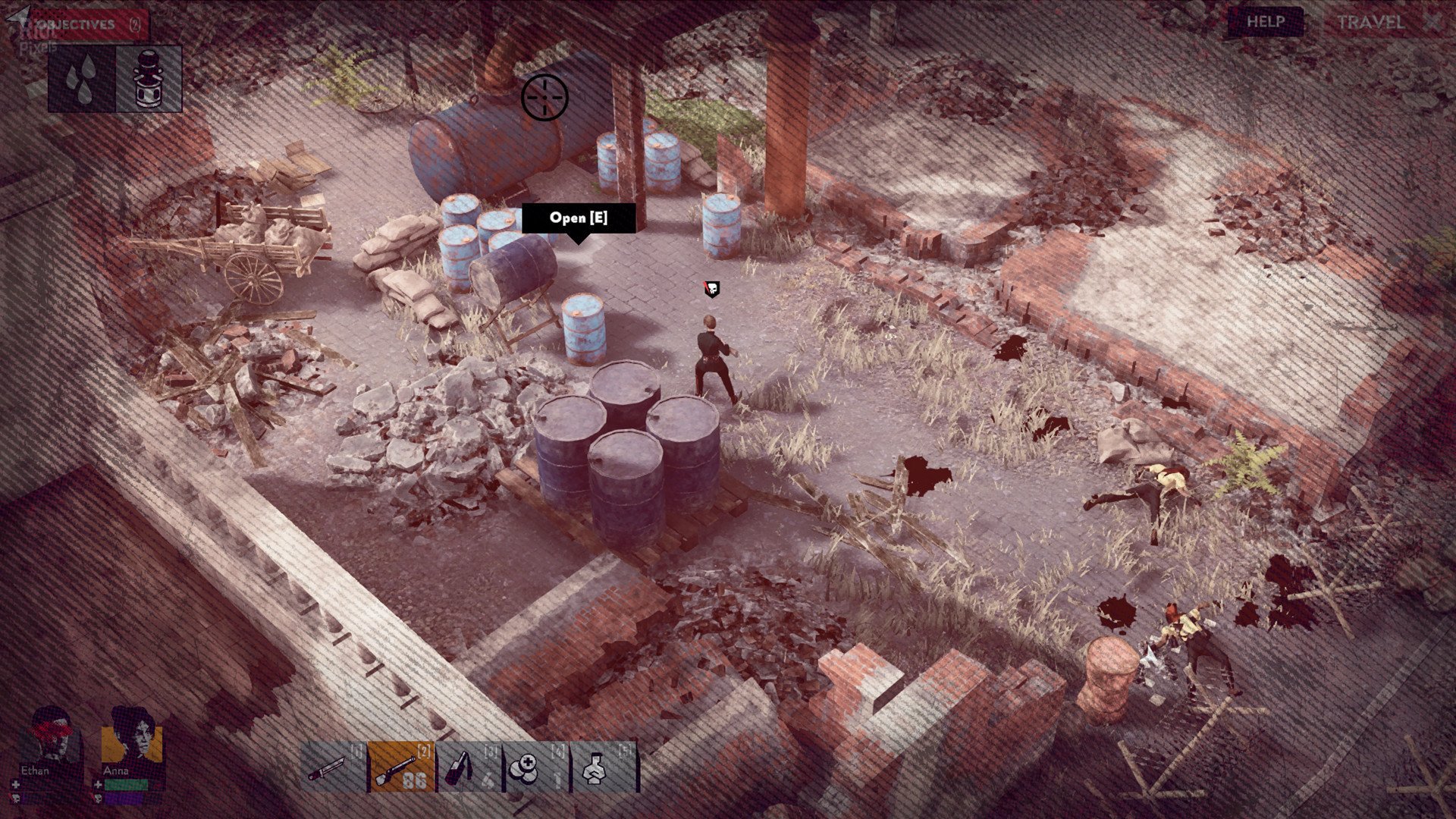This screenshot has height=819, width=1456.
Task: Select the generator part objective icon
Action: [x=149, y=79]
